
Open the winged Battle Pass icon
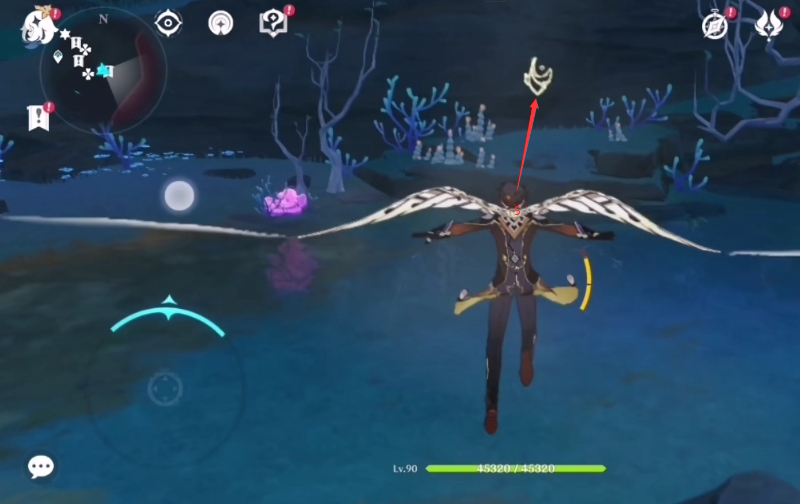(768, 26)
